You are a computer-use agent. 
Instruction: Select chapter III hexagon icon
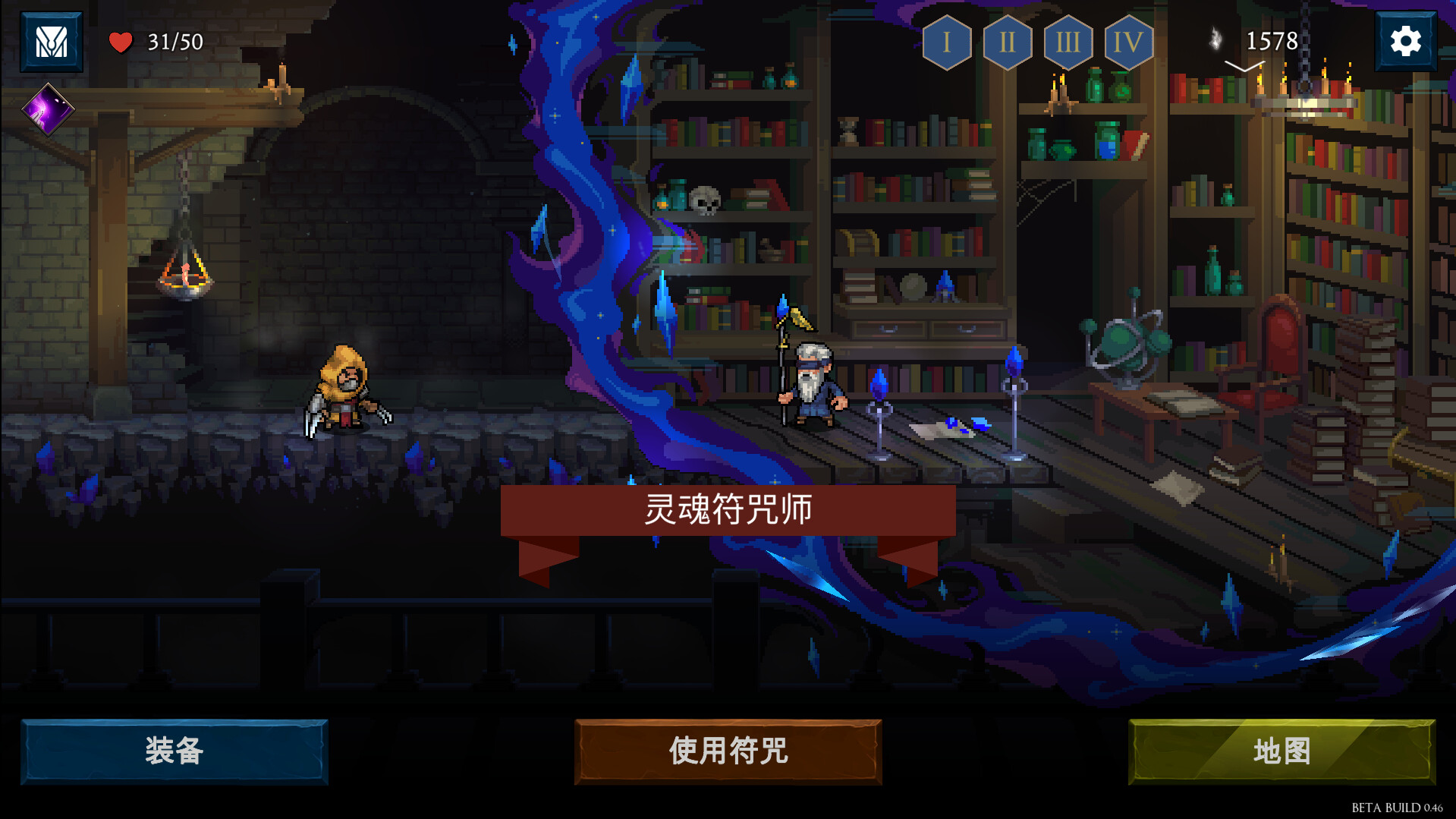coord(1068,43)
